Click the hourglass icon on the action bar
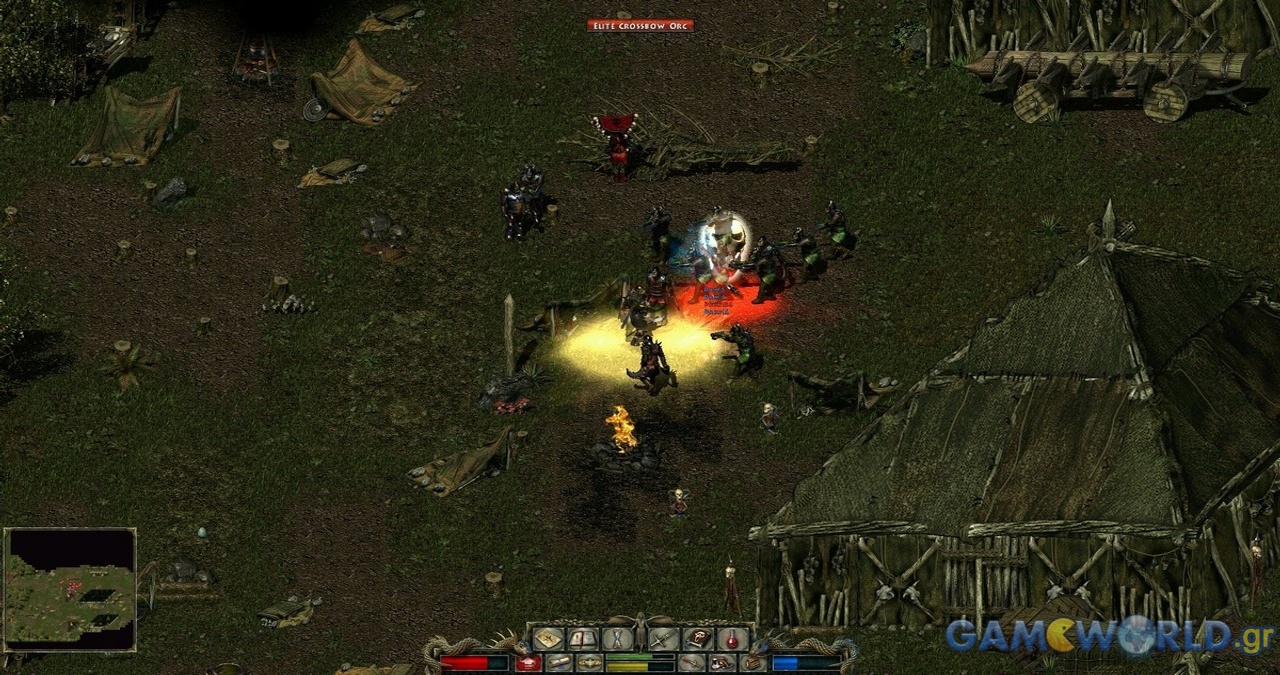The height and width of the screenshot is (675, 1280). pyautogui.click(x=617, y=638)
